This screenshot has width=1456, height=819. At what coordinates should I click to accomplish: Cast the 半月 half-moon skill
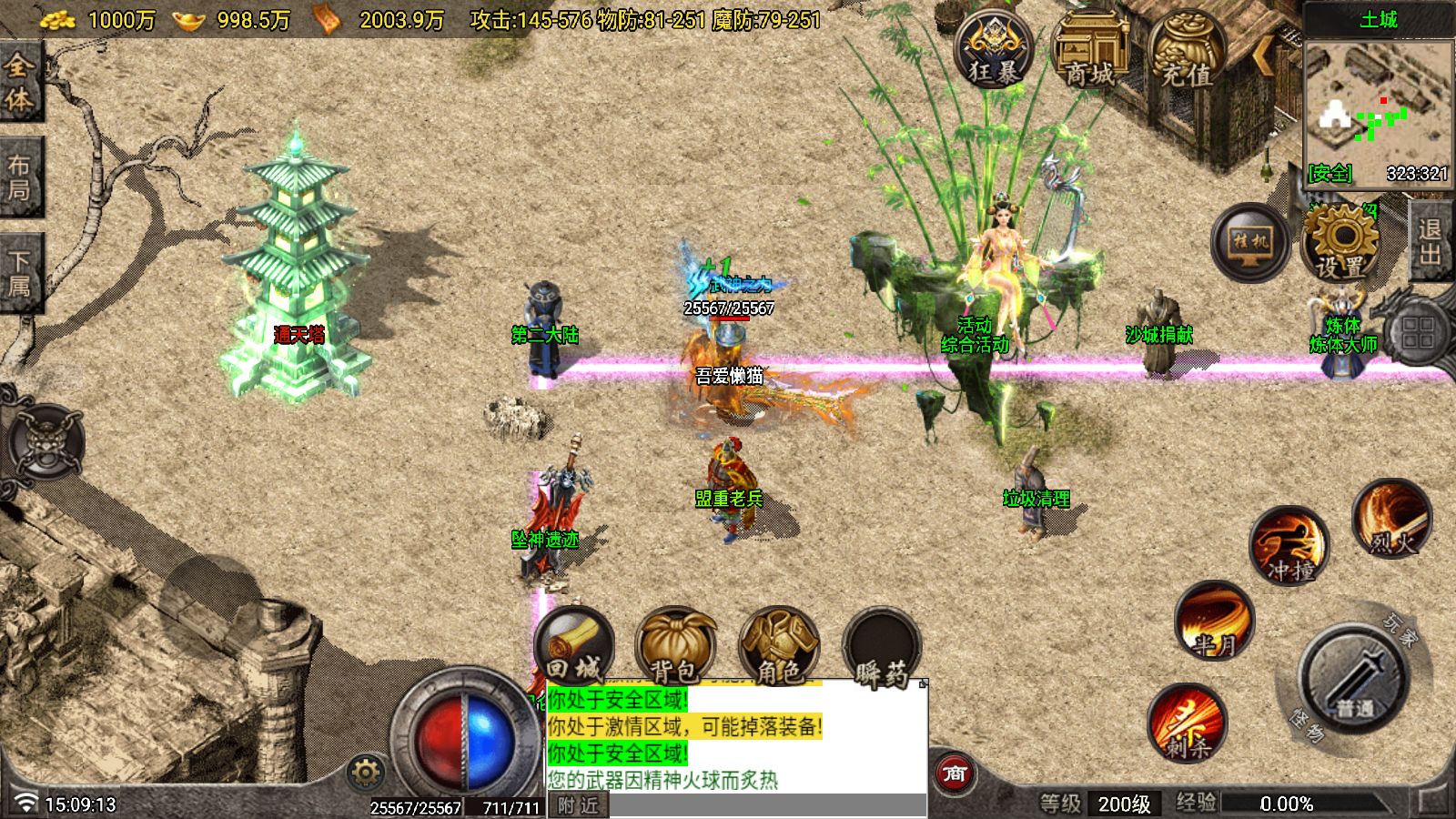[x=1215, y=622]
